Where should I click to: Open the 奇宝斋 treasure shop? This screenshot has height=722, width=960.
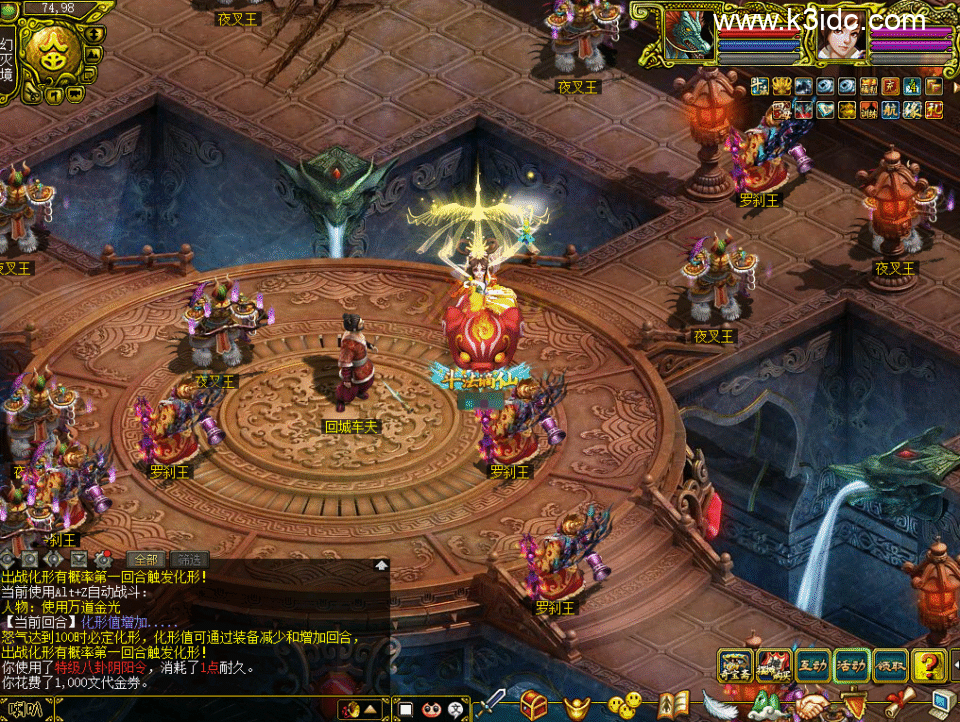point(736,664)
